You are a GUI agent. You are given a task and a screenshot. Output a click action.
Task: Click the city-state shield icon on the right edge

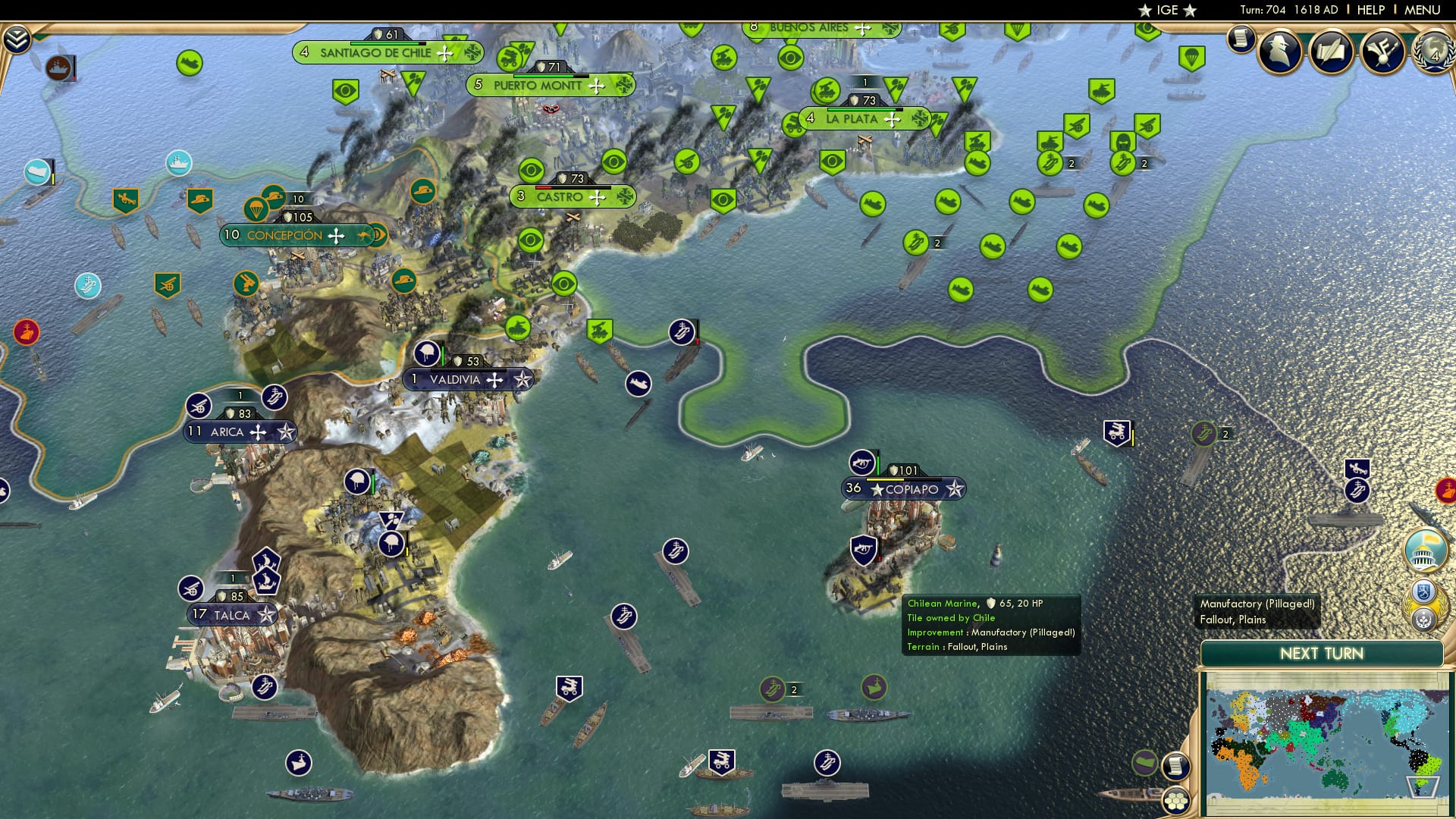coord(1424,591)
